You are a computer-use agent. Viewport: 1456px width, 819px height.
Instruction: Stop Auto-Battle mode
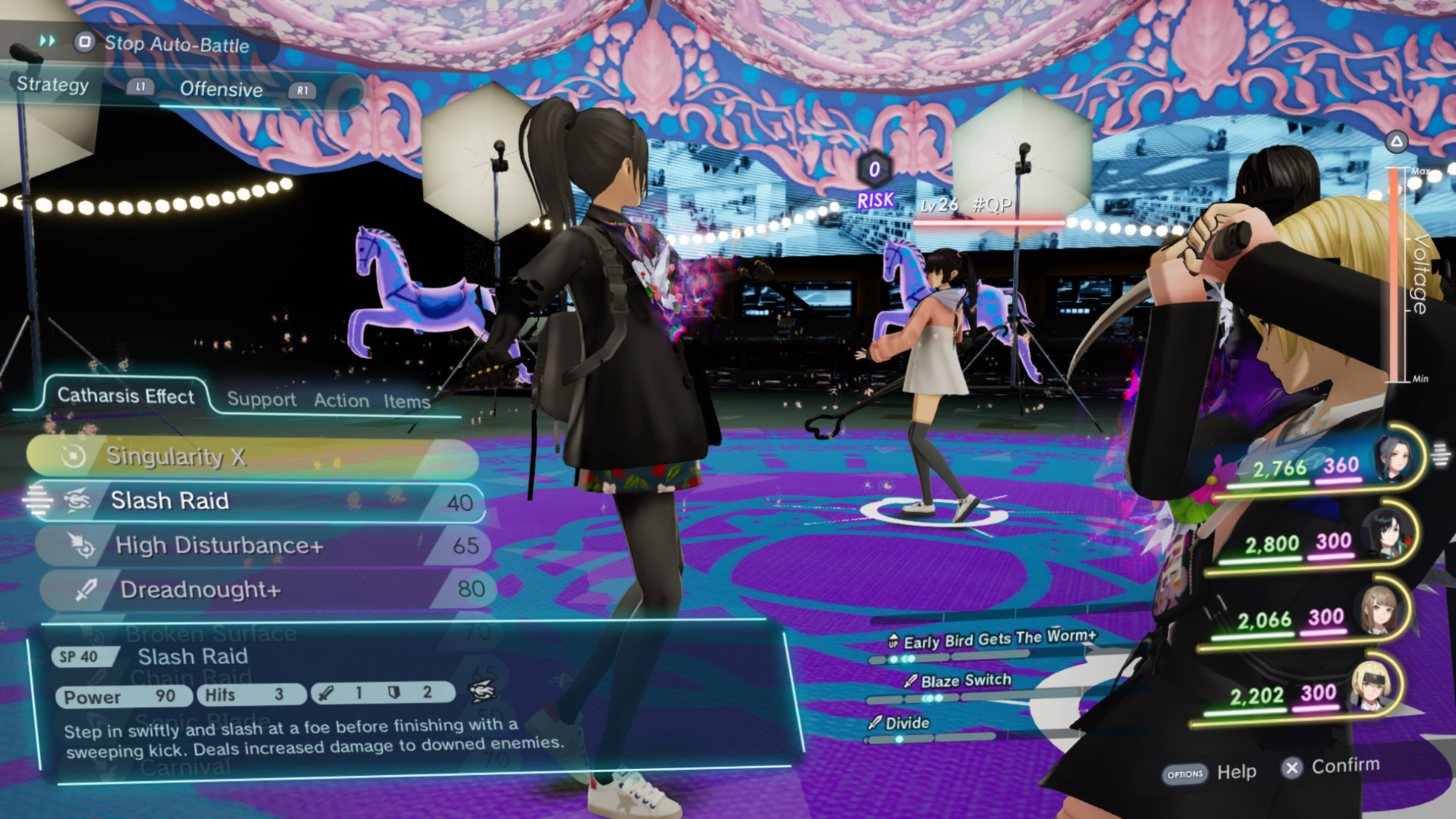pyautogui.click(x=162, y=44)
